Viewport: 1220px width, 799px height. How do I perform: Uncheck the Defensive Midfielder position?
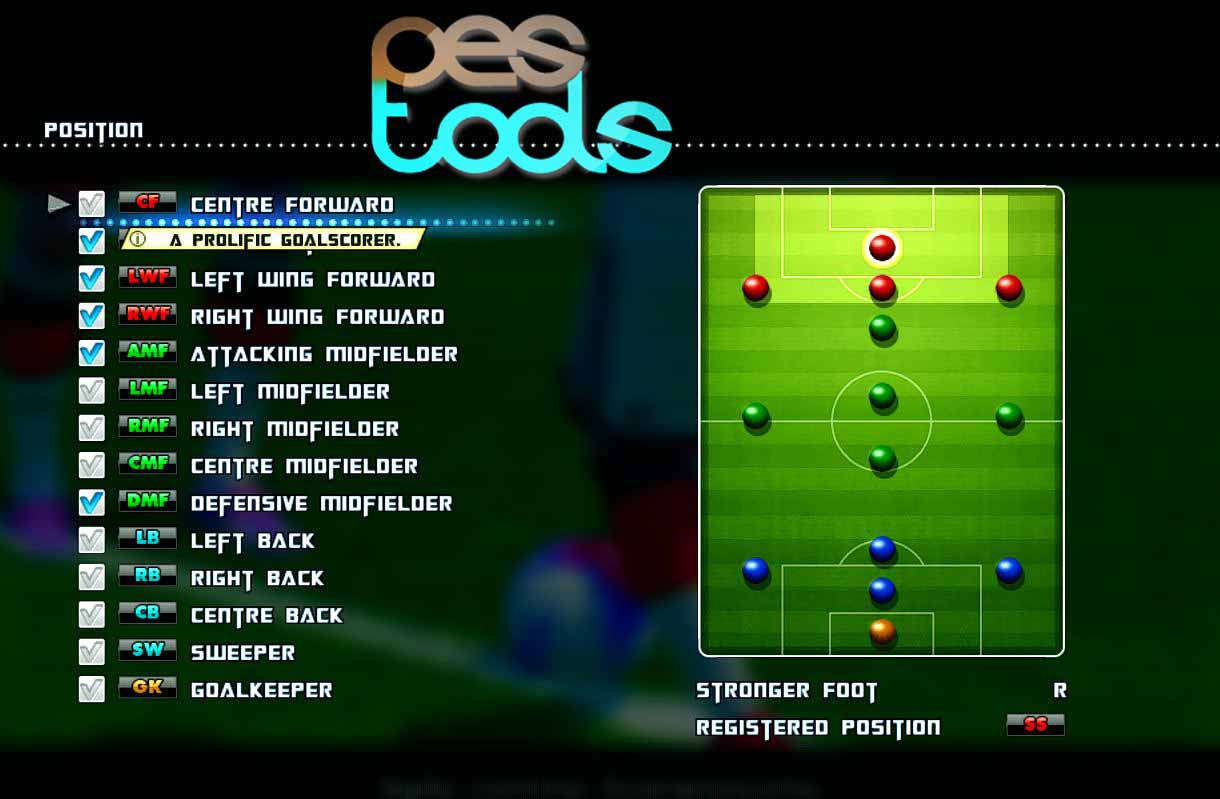pyautogui.click(x=91, y=503)
